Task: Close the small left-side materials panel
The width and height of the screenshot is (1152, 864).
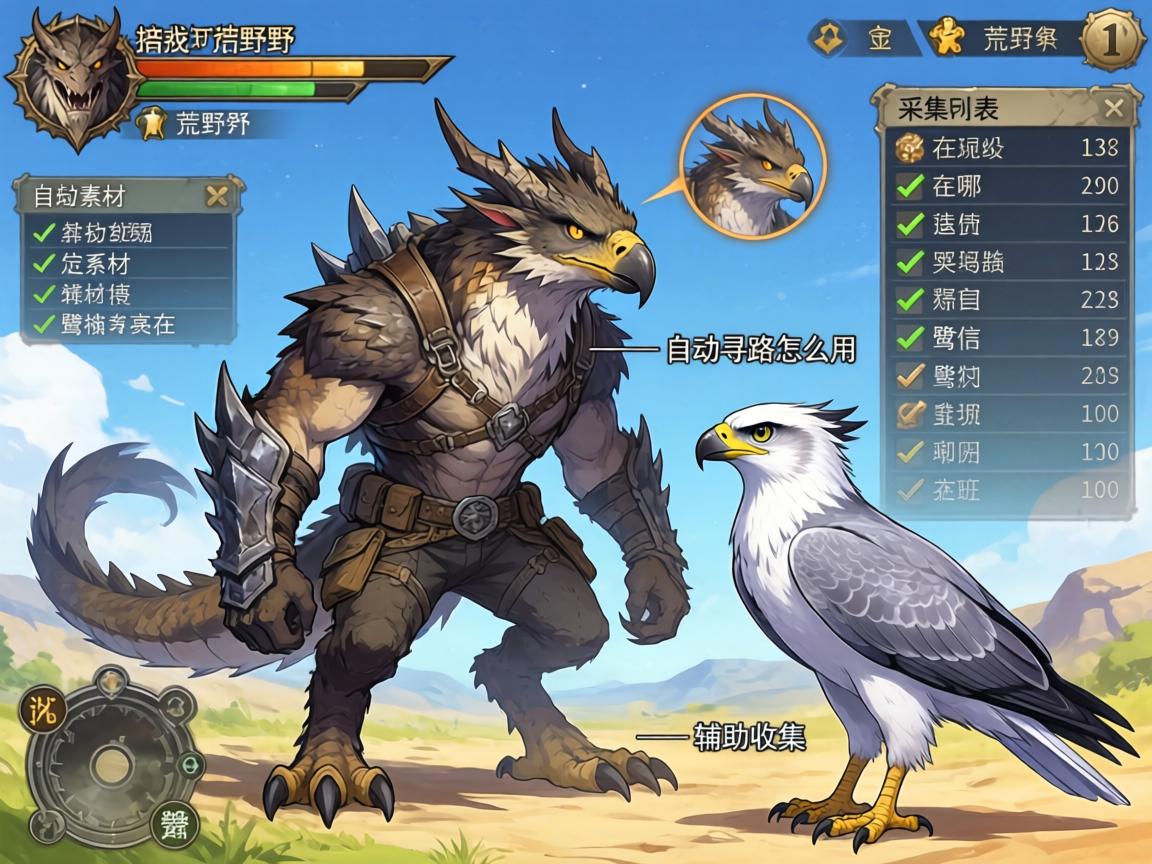Action: click(x=216, y=196)
